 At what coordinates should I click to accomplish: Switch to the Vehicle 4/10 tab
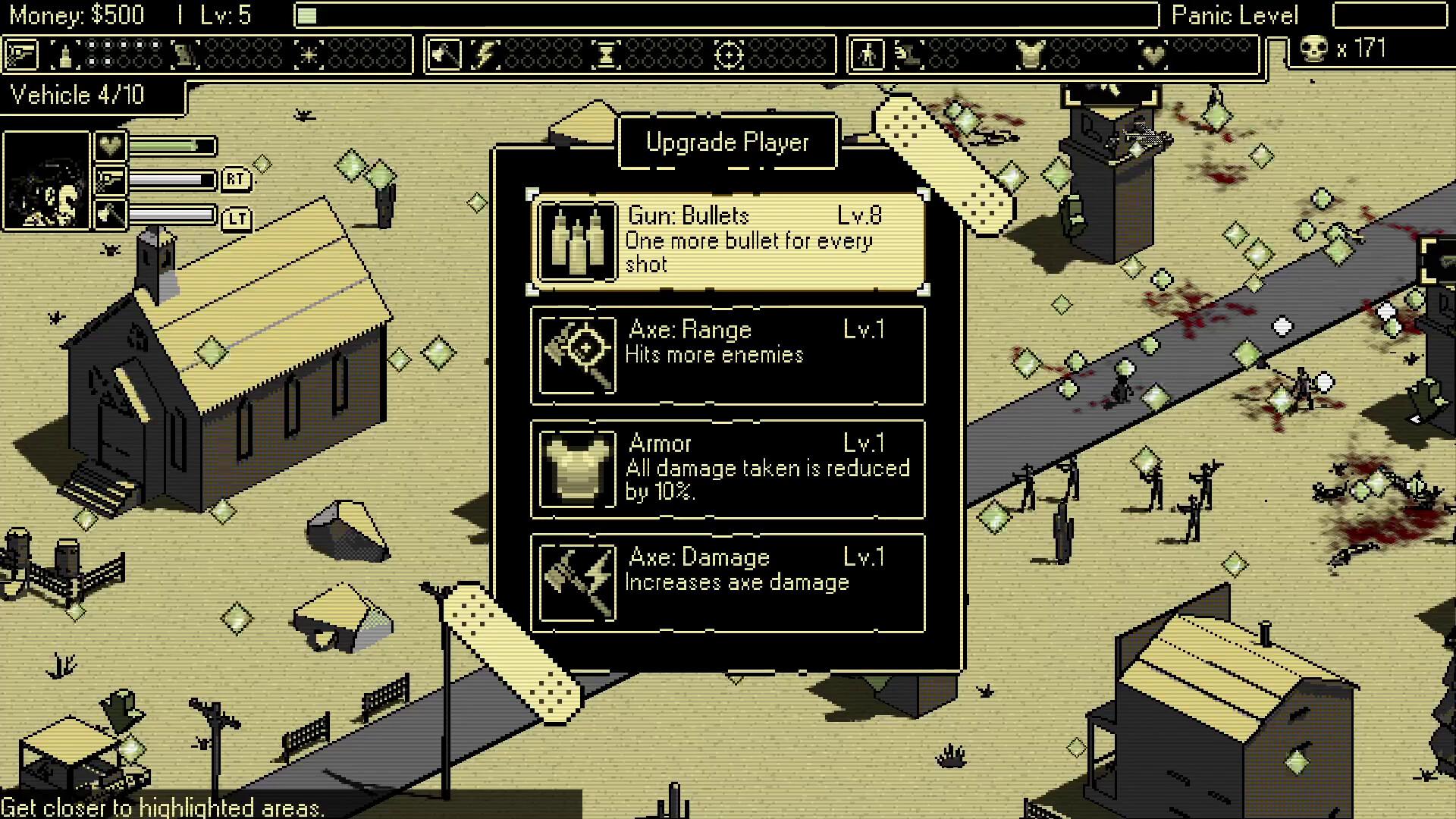pyautogui.click(x=87, y=96)
